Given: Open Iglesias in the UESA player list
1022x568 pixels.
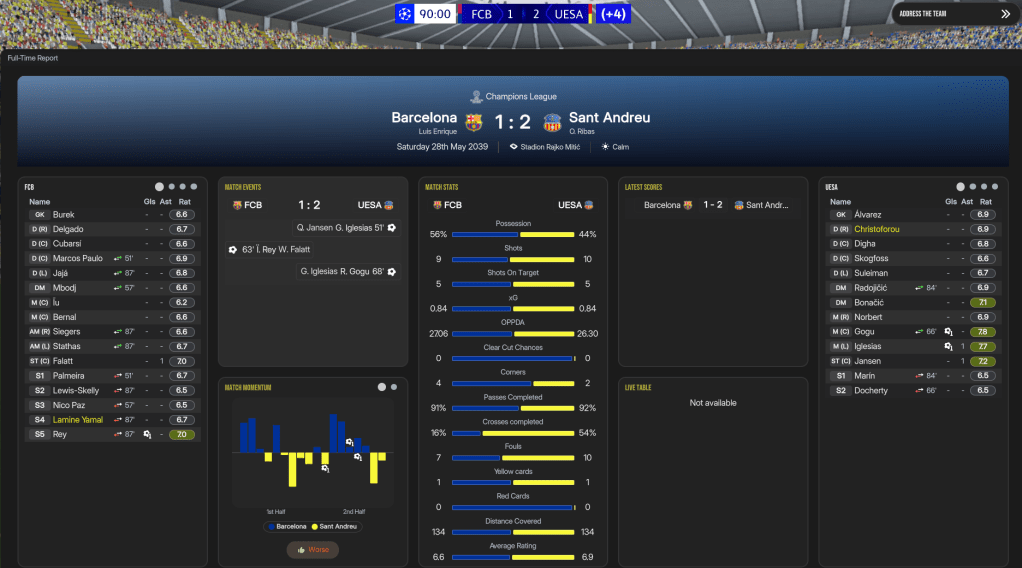Looking at the screenshot, I should pos(868,346).
